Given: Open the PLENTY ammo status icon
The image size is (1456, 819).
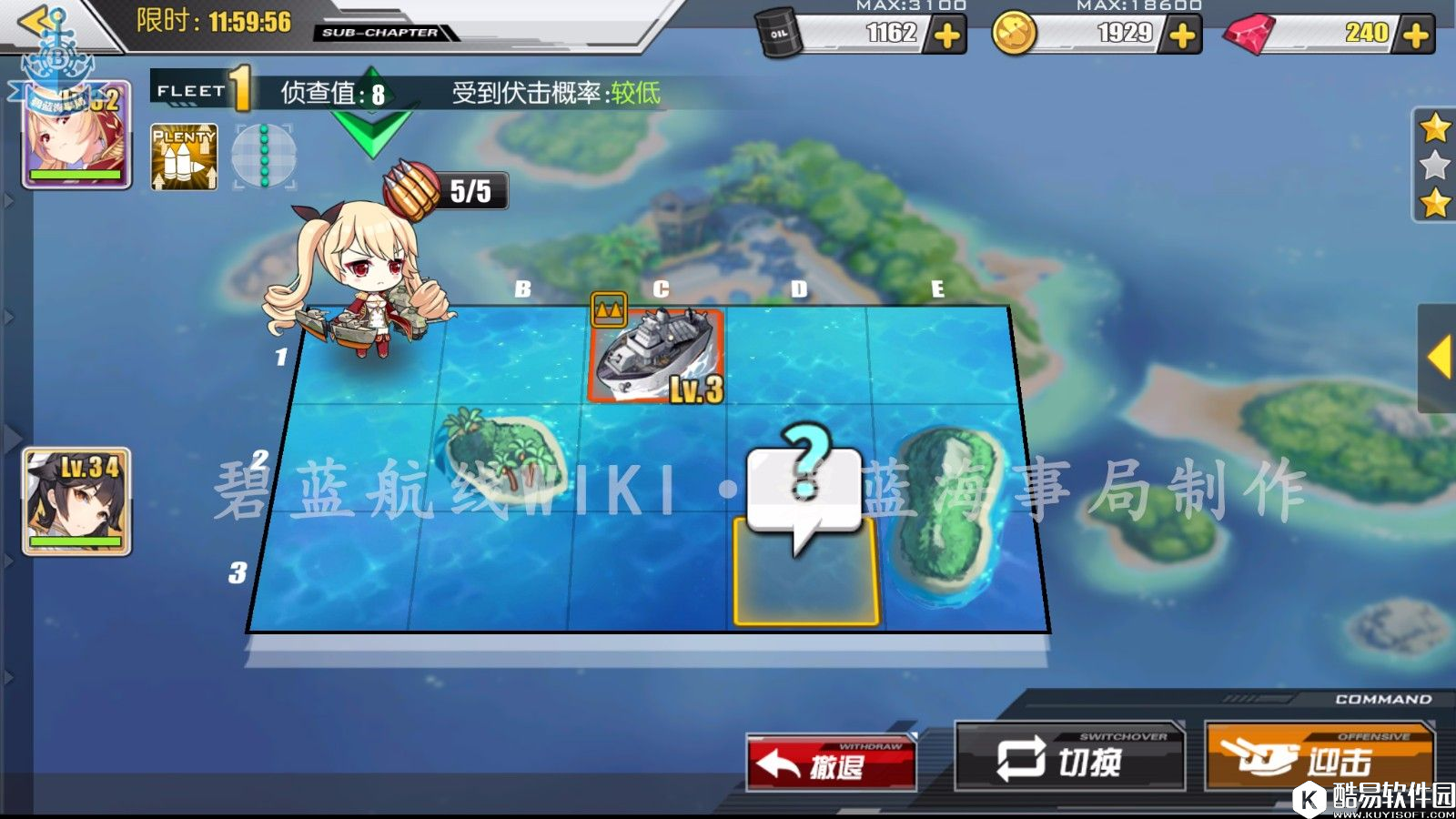Looking at the screenshot, I should point(184,157).
